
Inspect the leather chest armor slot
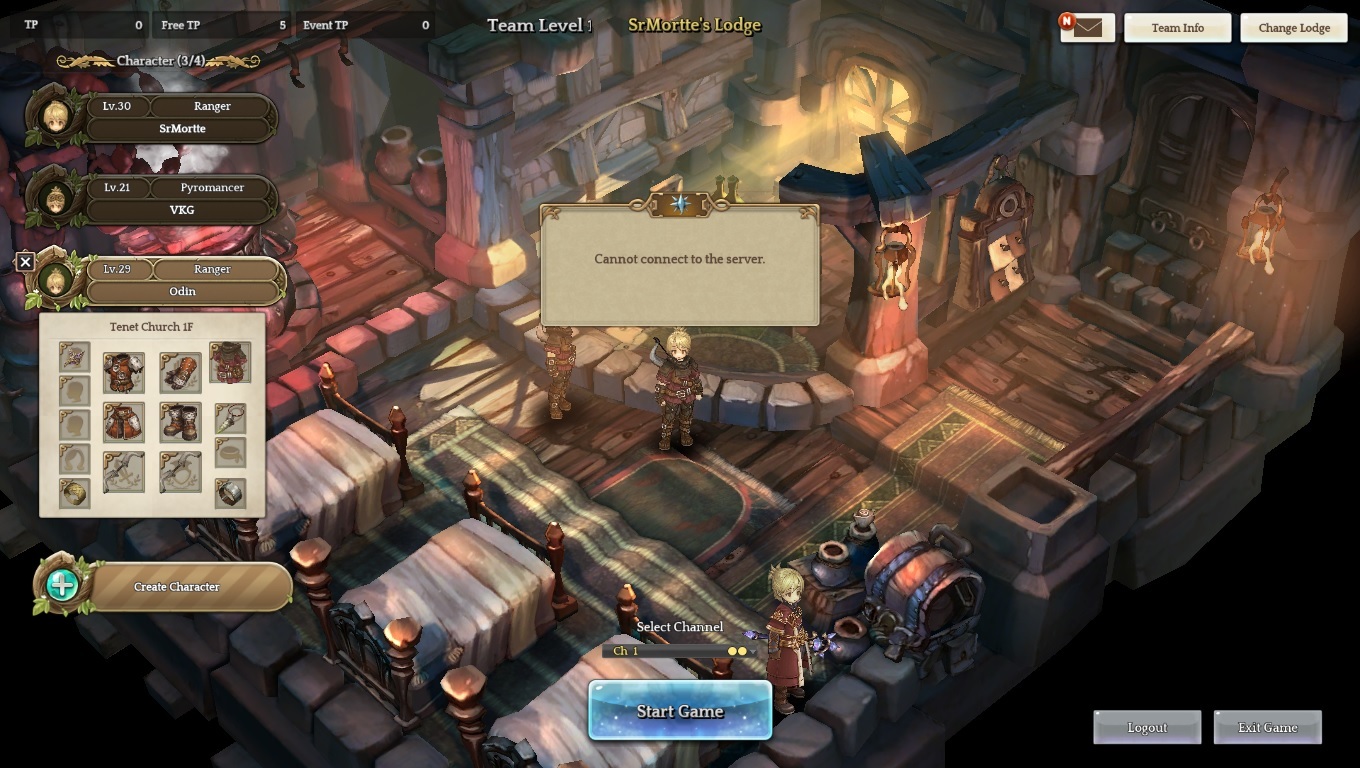124,372
